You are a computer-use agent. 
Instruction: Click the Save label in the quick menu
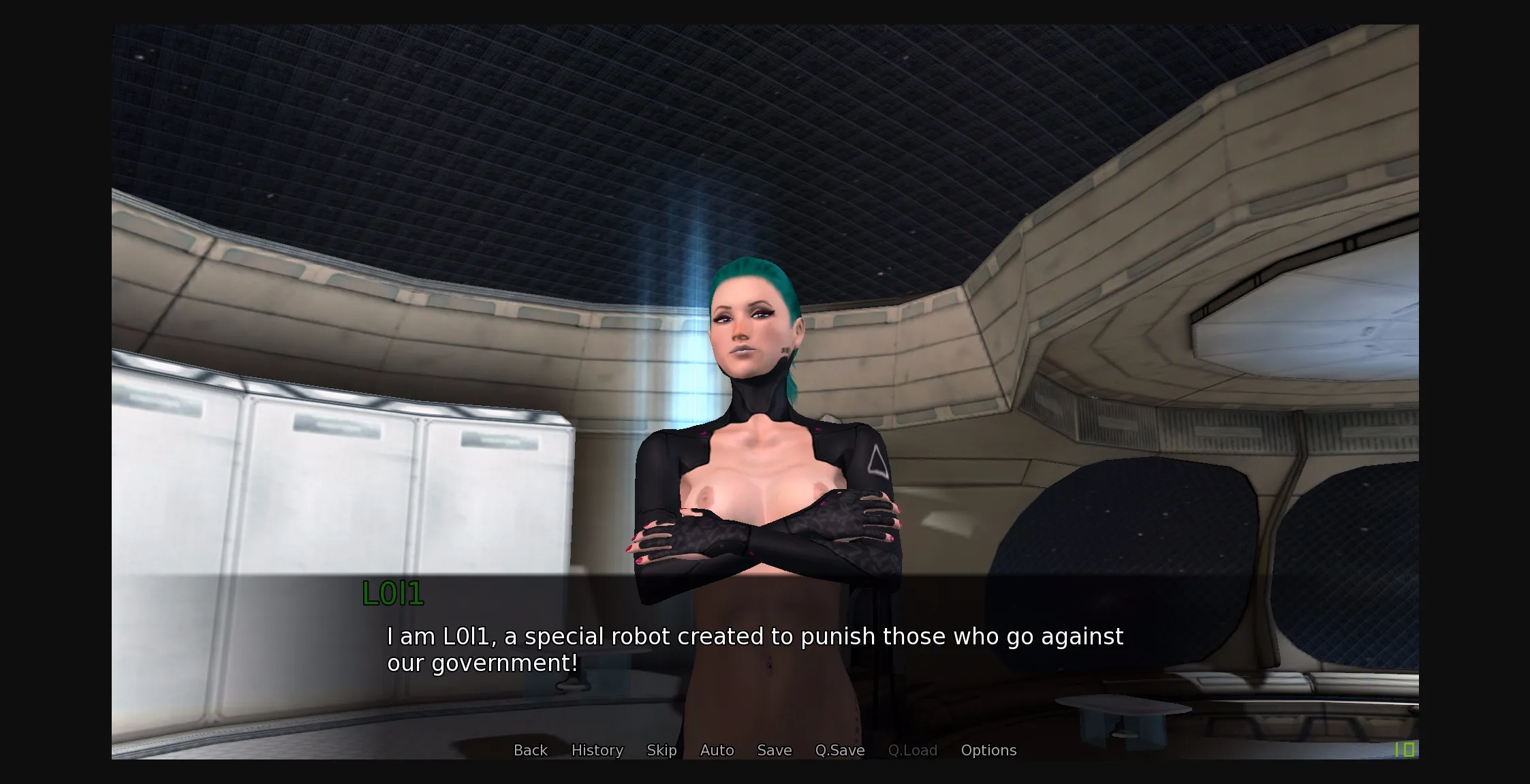(774, 750)
